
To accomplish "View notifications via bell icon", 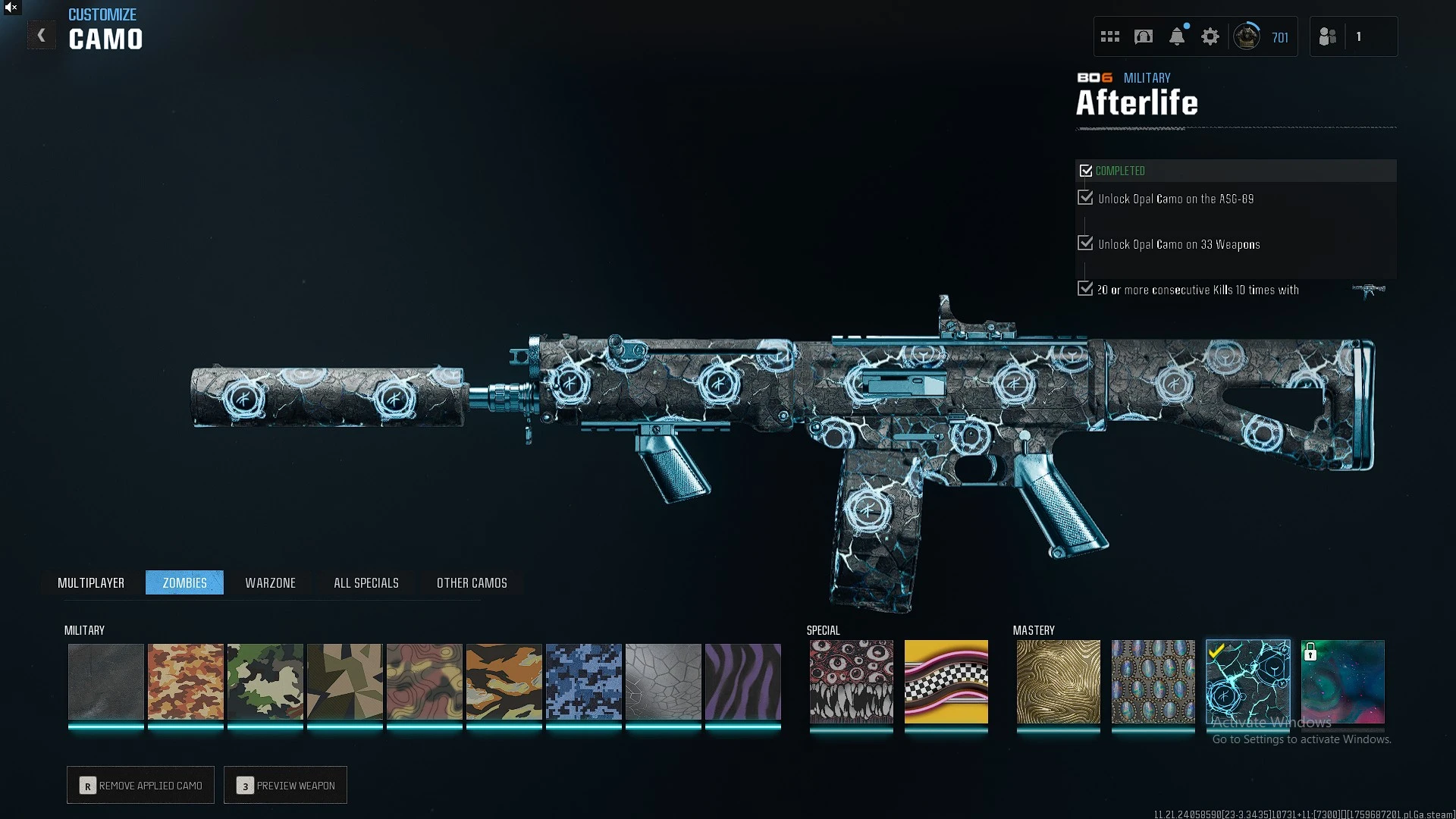I will pyautogui.click(x=1177, y=36).
